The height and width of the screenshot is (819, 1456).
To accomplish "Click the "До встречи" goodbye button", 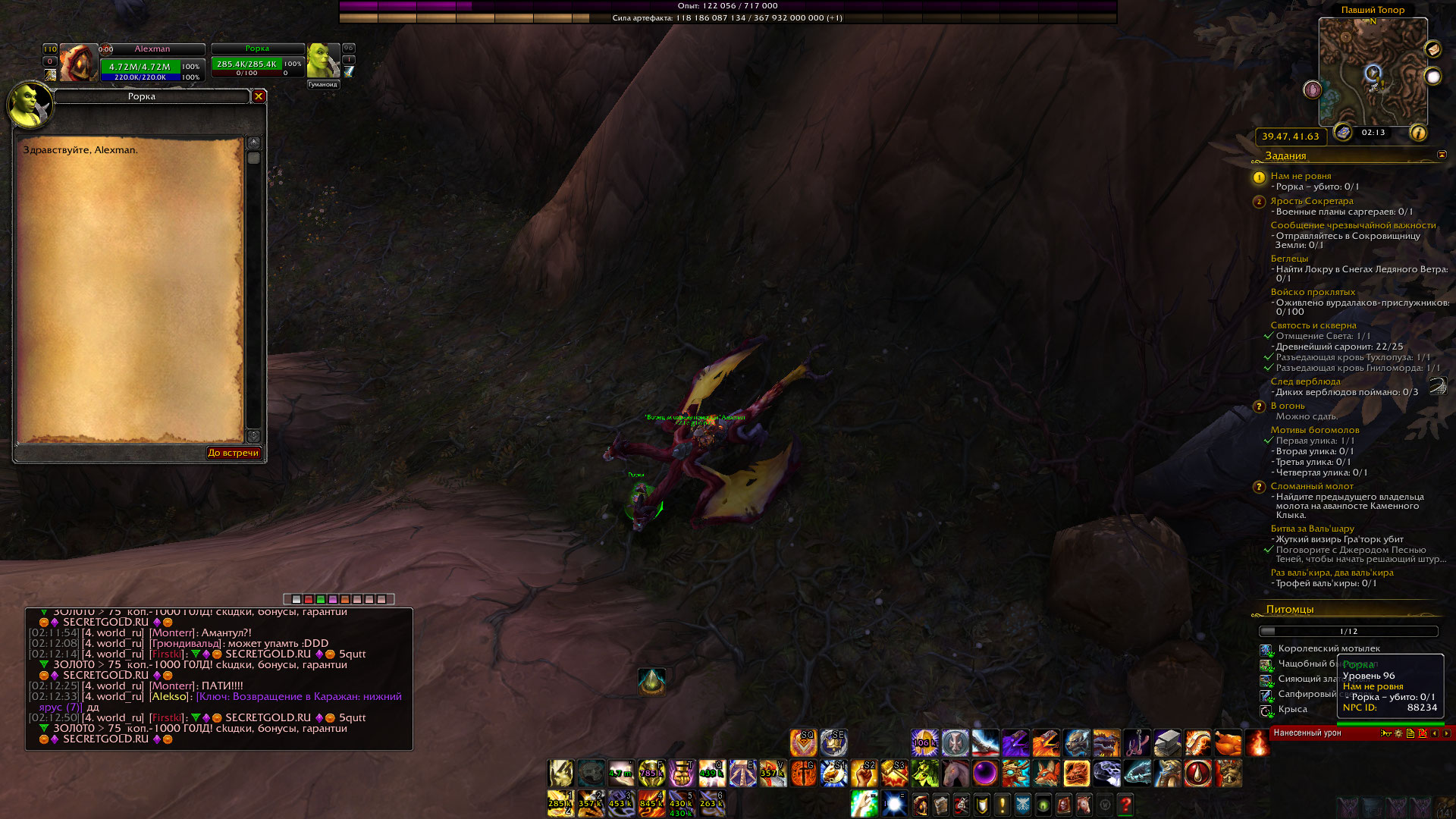I will coord(234,453).
